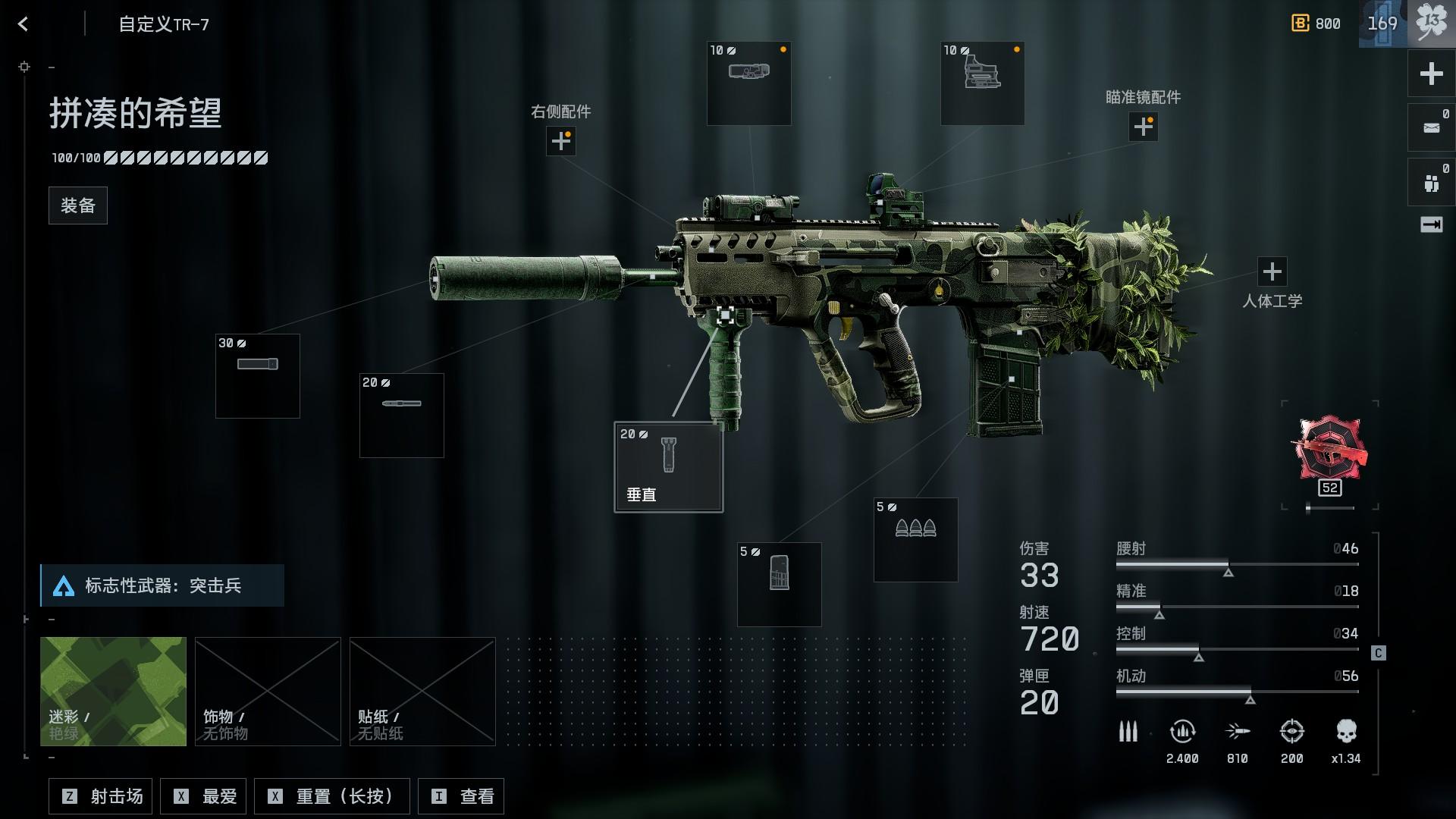Click the 装备 equip button
The image size is (1456, 819).
78,206
